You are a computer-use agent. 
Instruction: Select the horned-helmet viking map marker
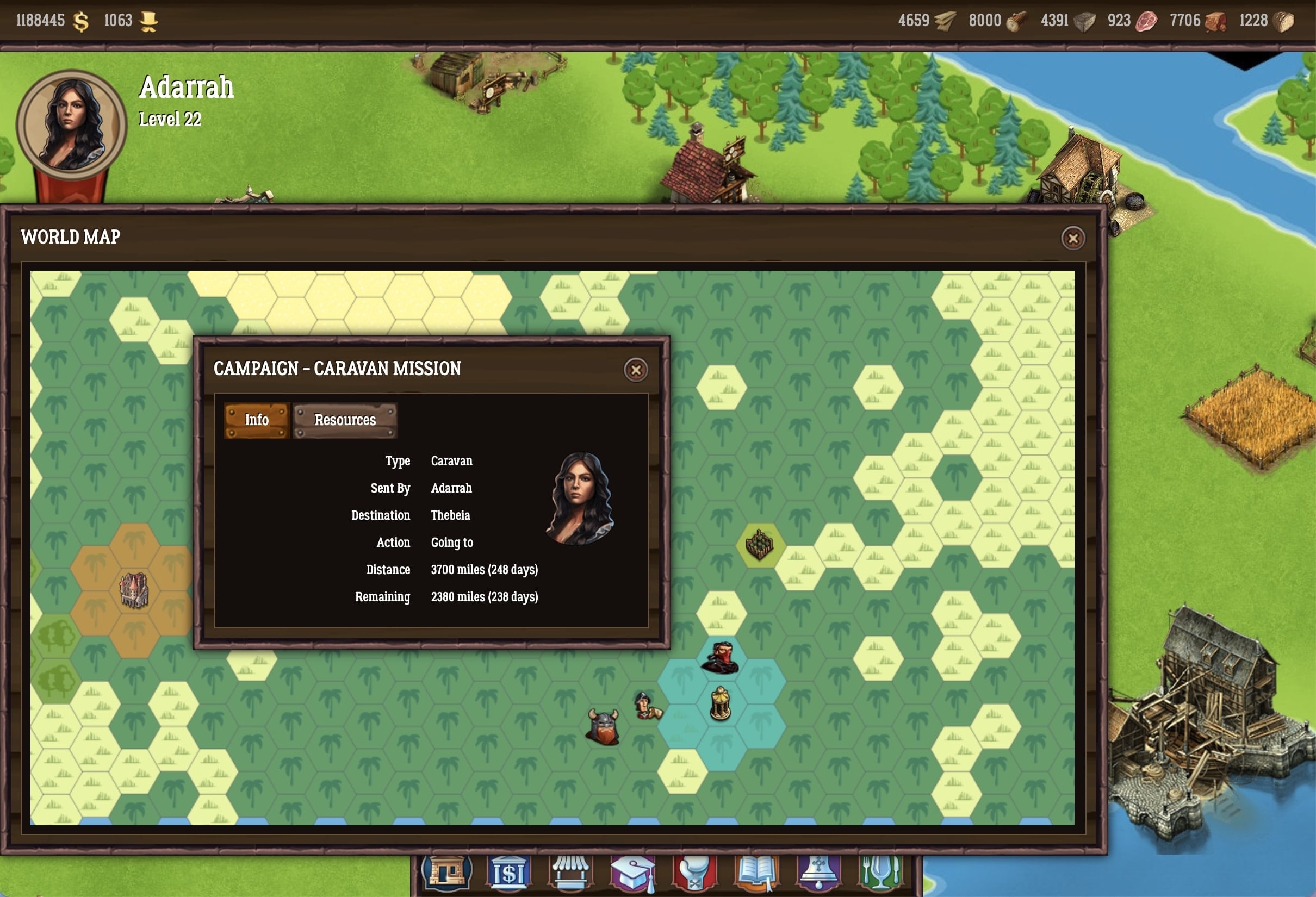coord(603,727)
